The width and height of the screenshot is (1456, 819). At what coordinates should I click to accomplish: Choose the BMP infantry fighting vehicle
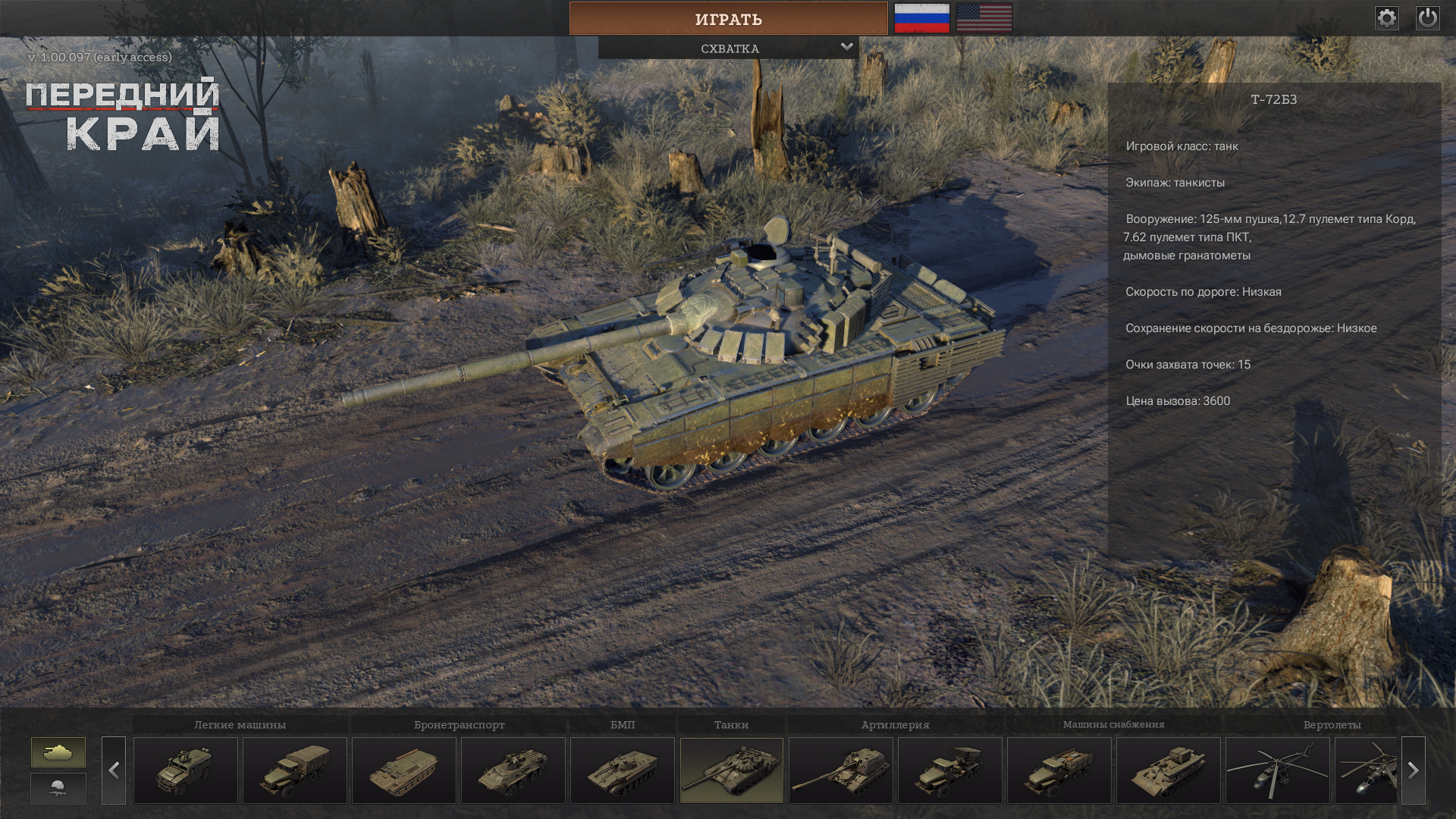pos(623,770)
